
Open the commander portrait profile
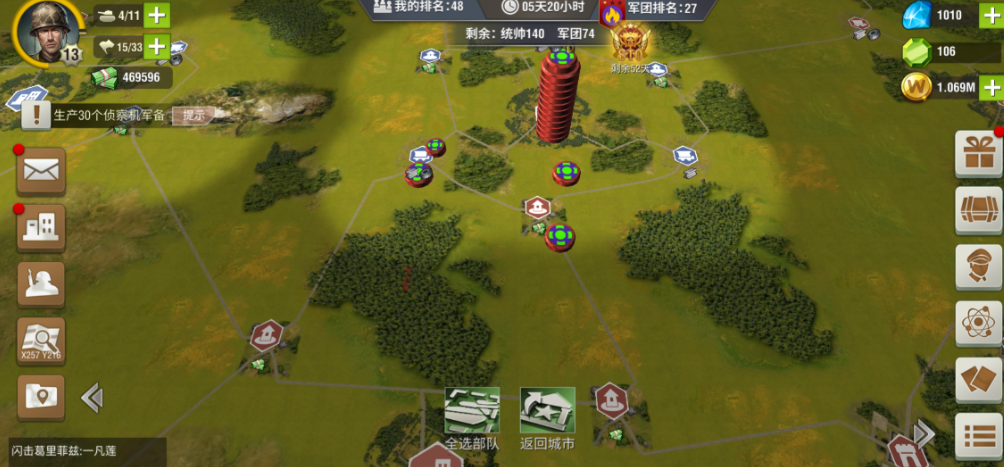pos(43,30)
